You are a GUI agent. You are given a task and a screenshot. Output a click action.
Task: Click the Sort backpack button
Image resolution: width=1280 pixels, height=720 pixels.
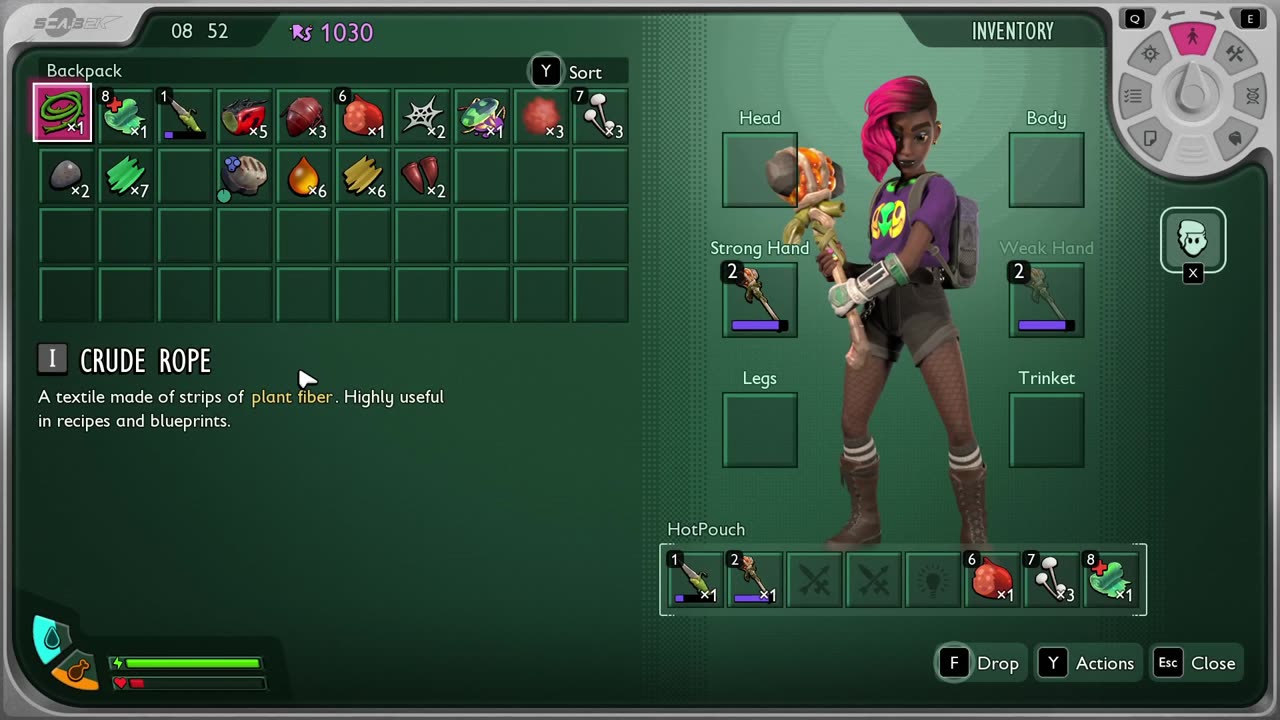pos(568,72)
